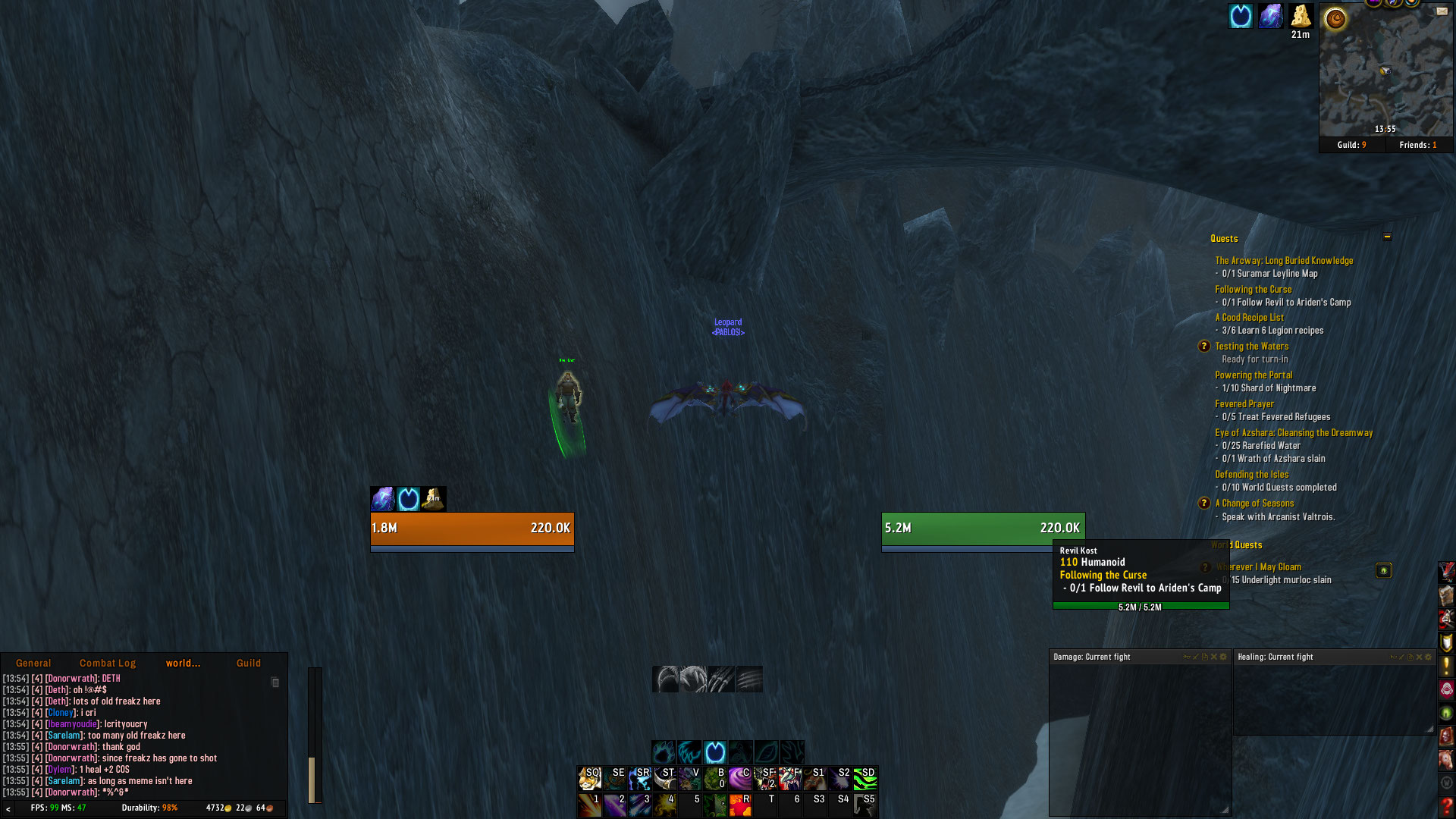Click the Guild members counter

click(x=1351, y=145)
